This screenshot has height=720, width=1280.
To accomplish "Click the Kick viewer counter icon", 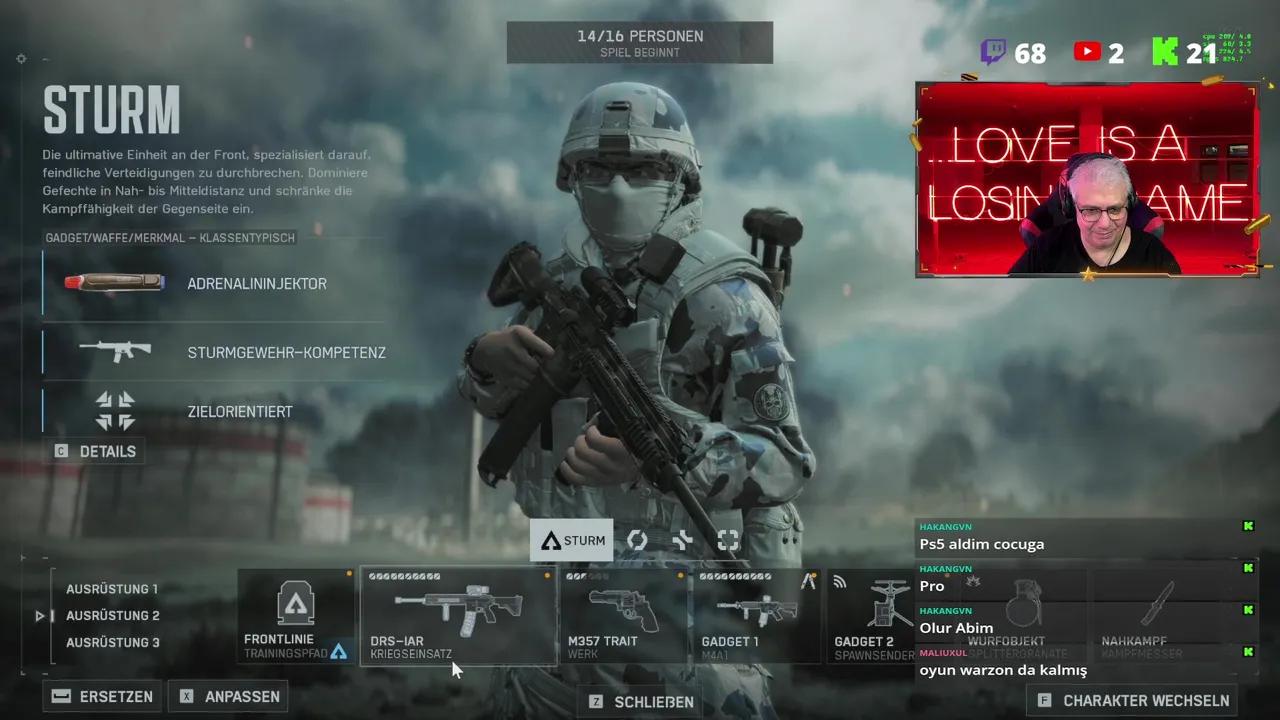I will pyautogui.click(x=1164, y=53).
